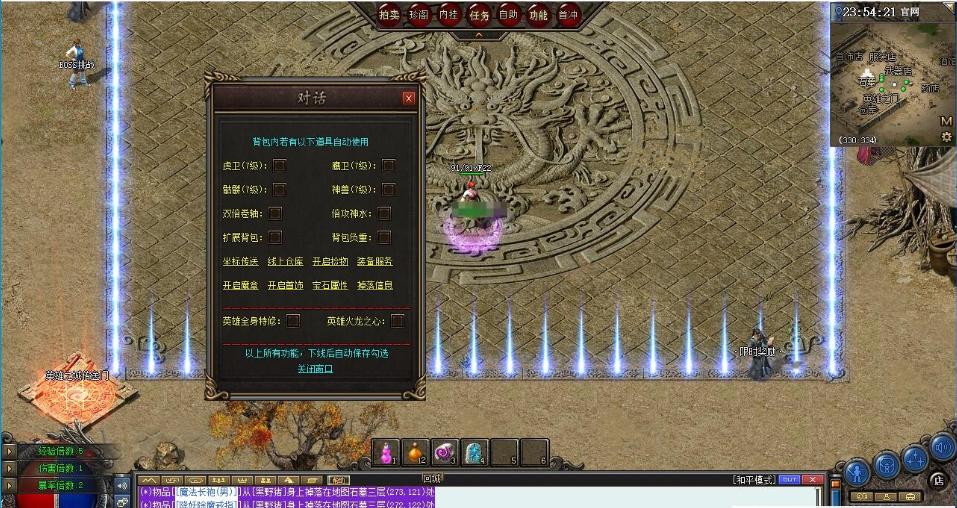Open the 拍卖 auction menu

click(389, 15)
